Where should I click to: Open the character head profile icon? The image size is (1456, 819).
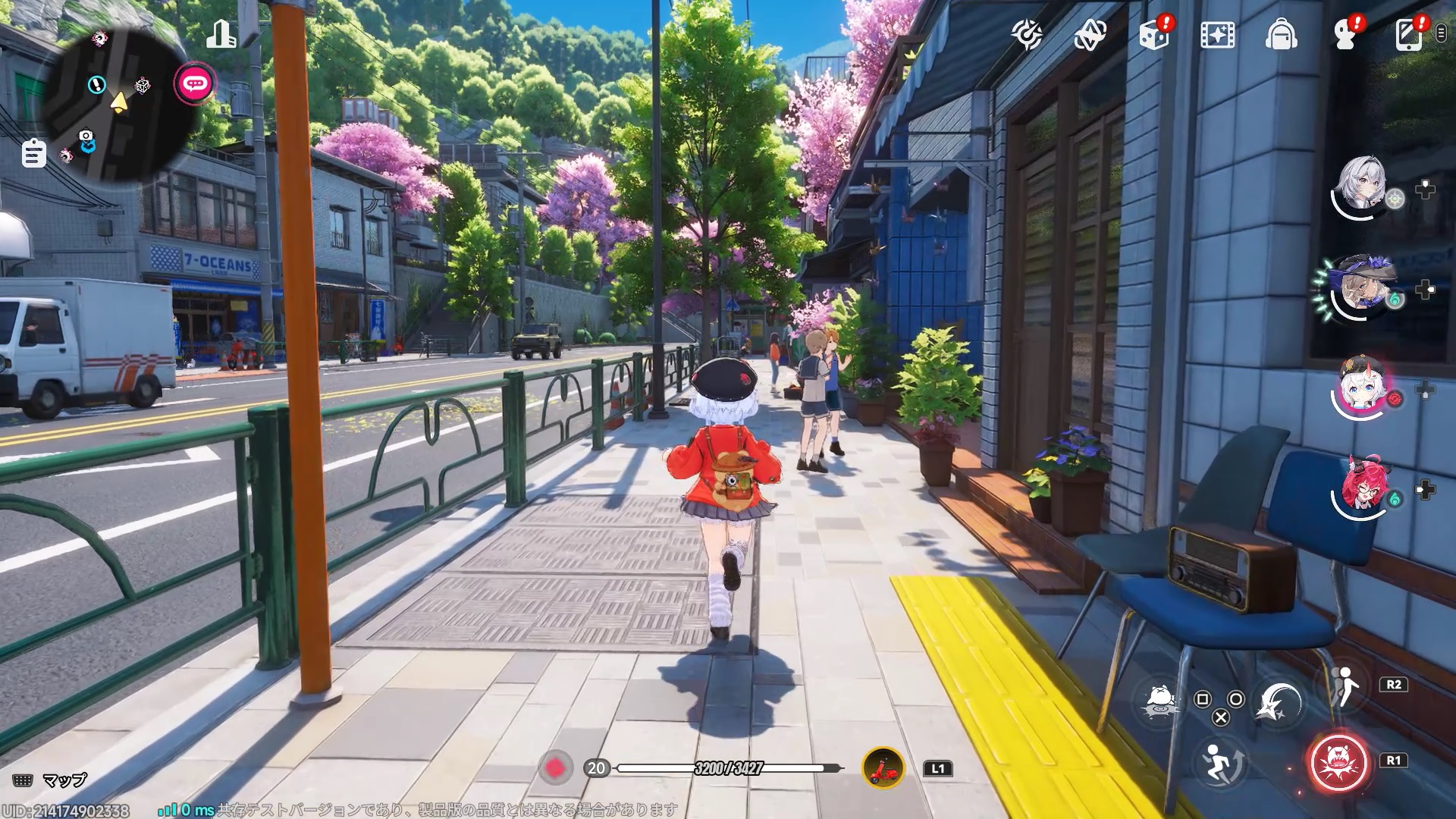(1345, 35)
